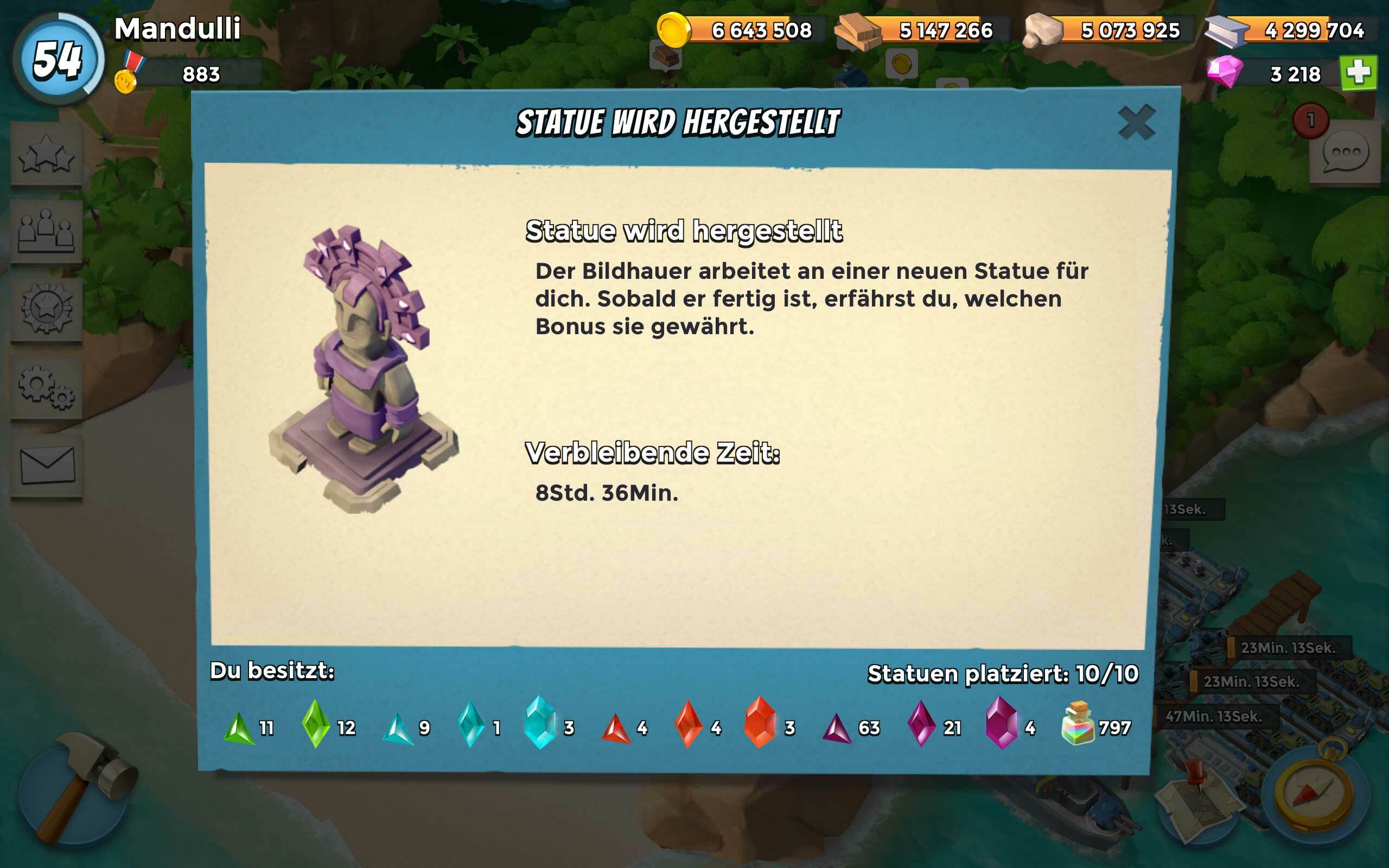Open the task force people menu
The image size is (1389, 868).
click(x=47, y=232)
